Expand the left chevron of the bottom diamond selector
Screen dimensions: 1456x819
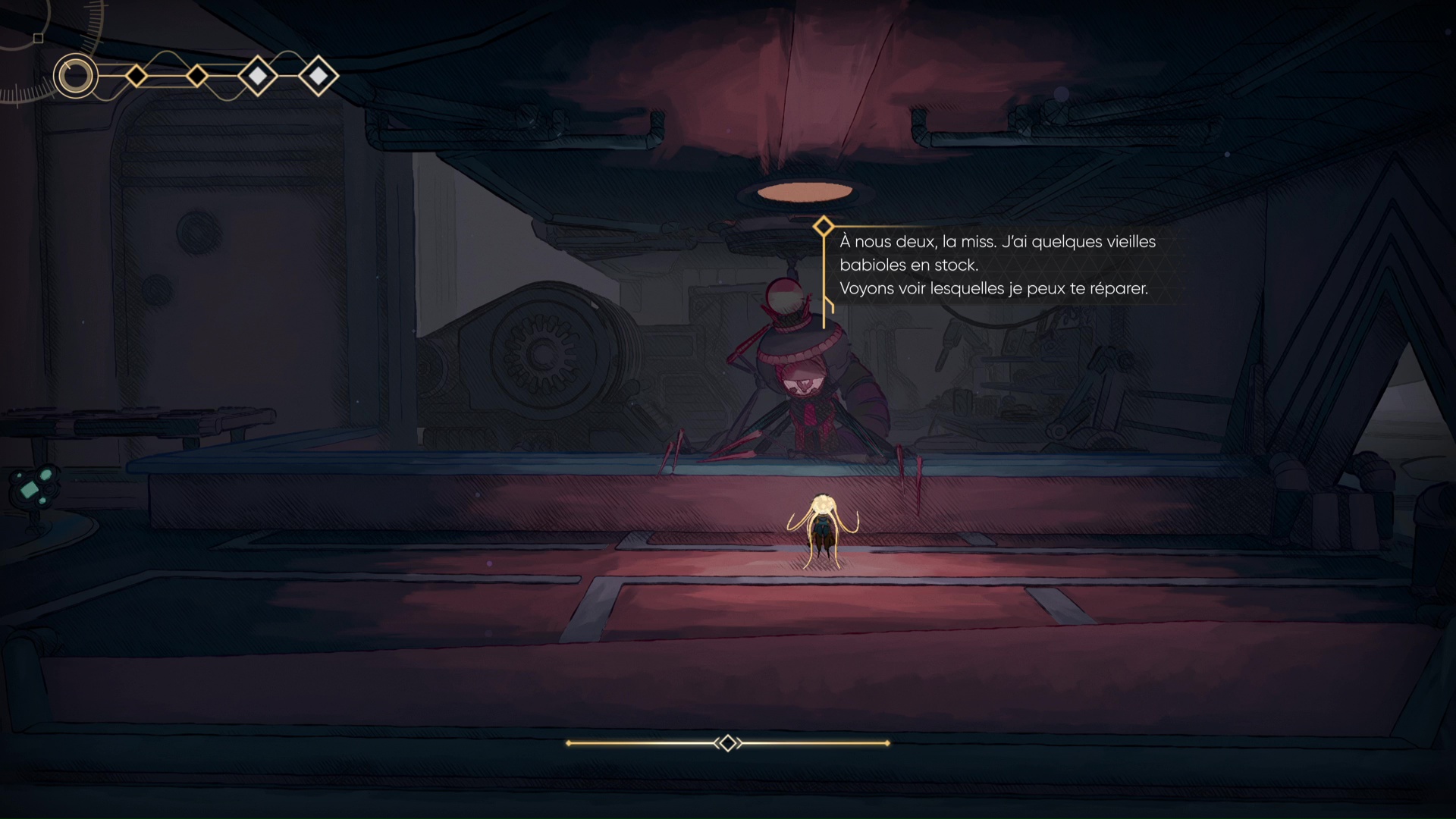(x=717, y=743)
